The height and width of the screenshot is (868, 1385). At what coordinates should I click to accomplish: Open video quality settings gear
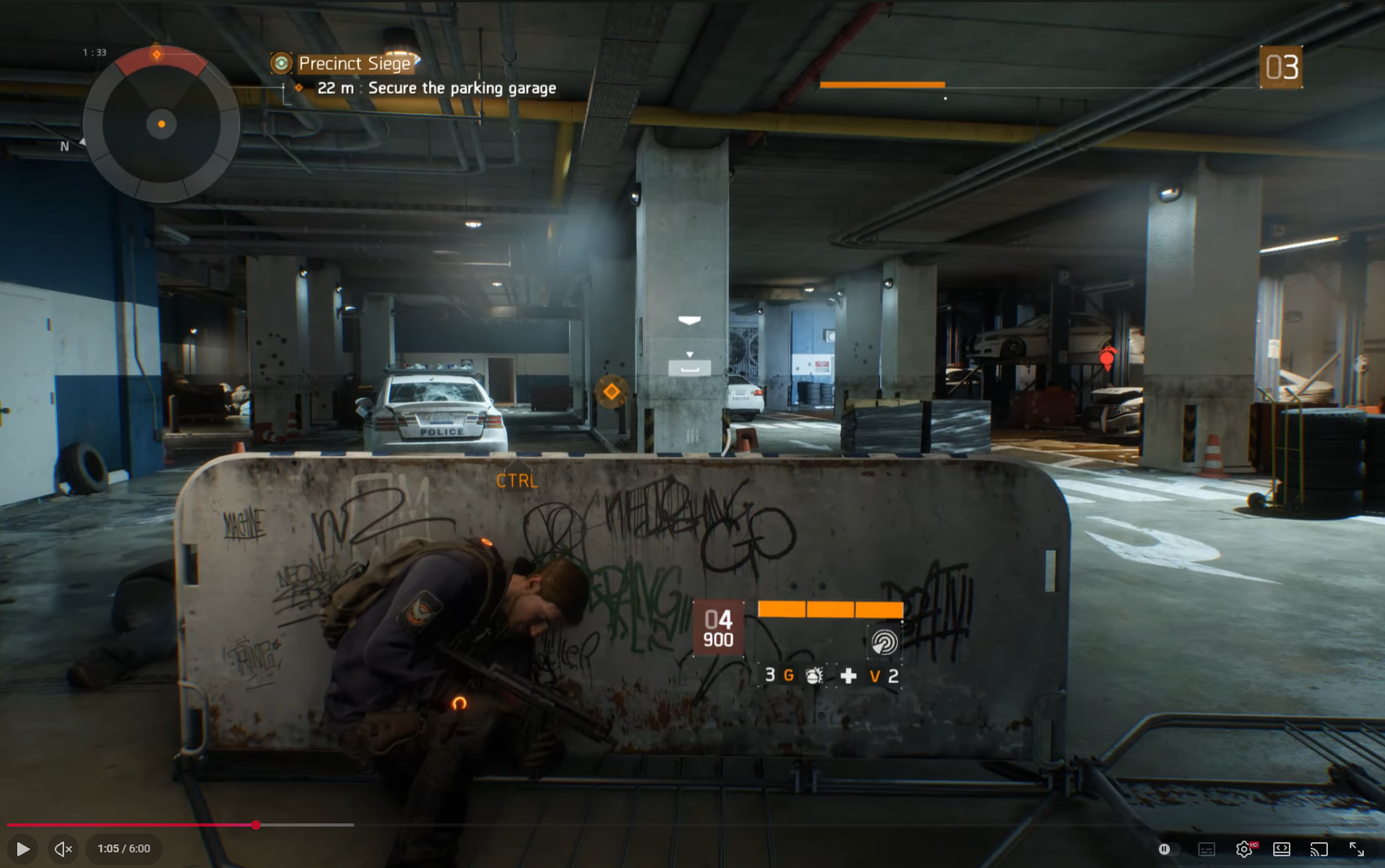1243,848
